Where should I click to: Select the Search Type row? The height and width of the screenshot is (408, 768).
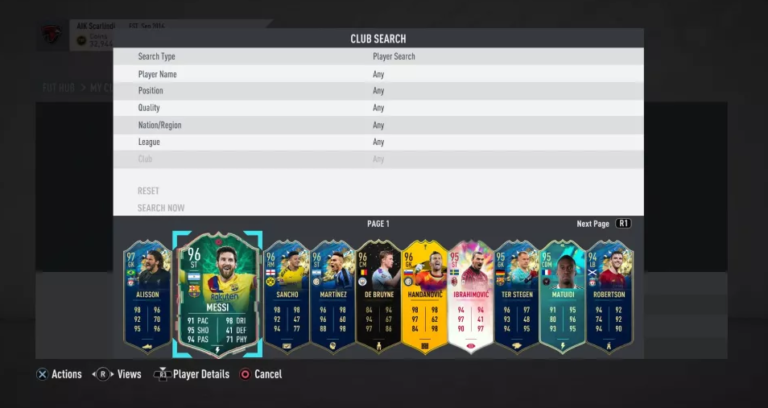tap(377, 57)
